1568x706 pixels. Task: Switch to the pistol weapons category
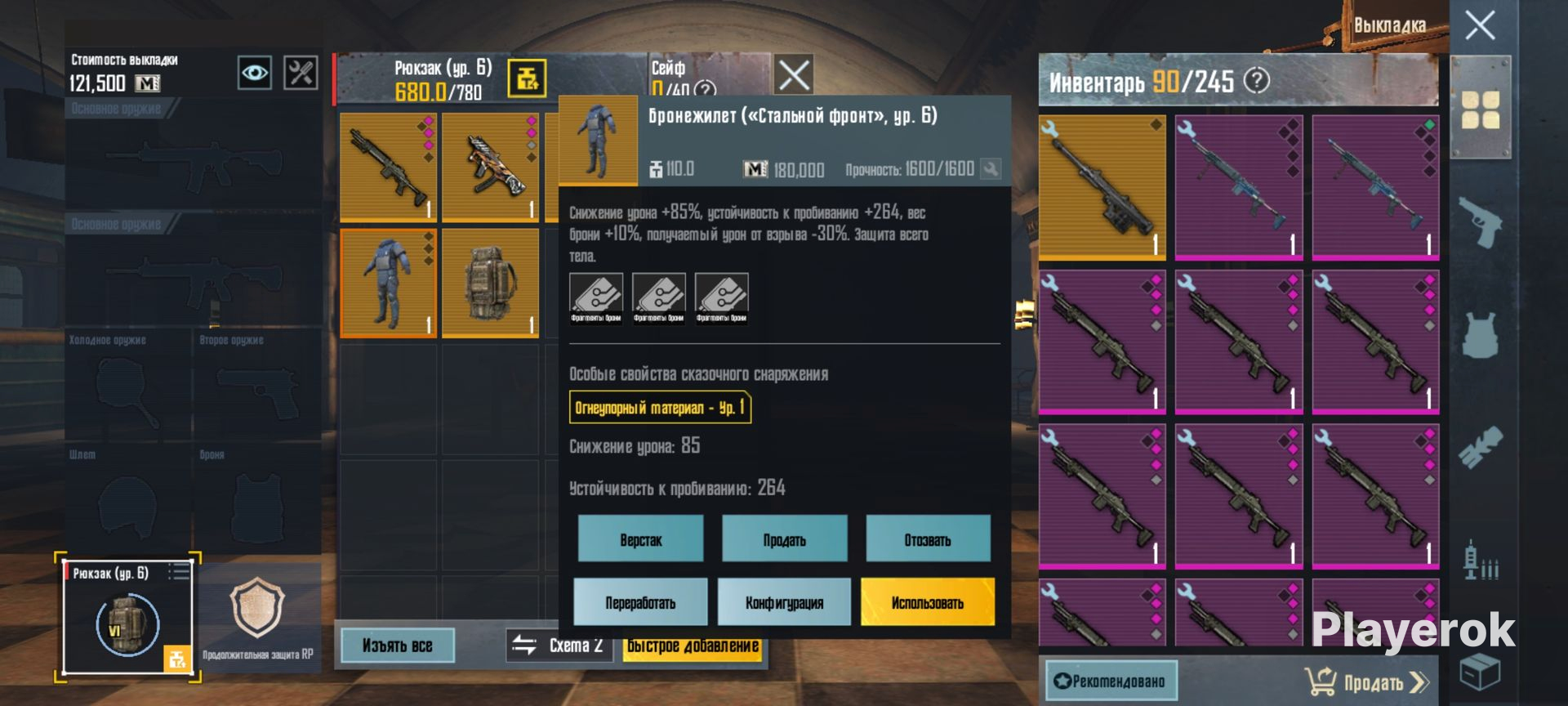tap(1480, 221)
